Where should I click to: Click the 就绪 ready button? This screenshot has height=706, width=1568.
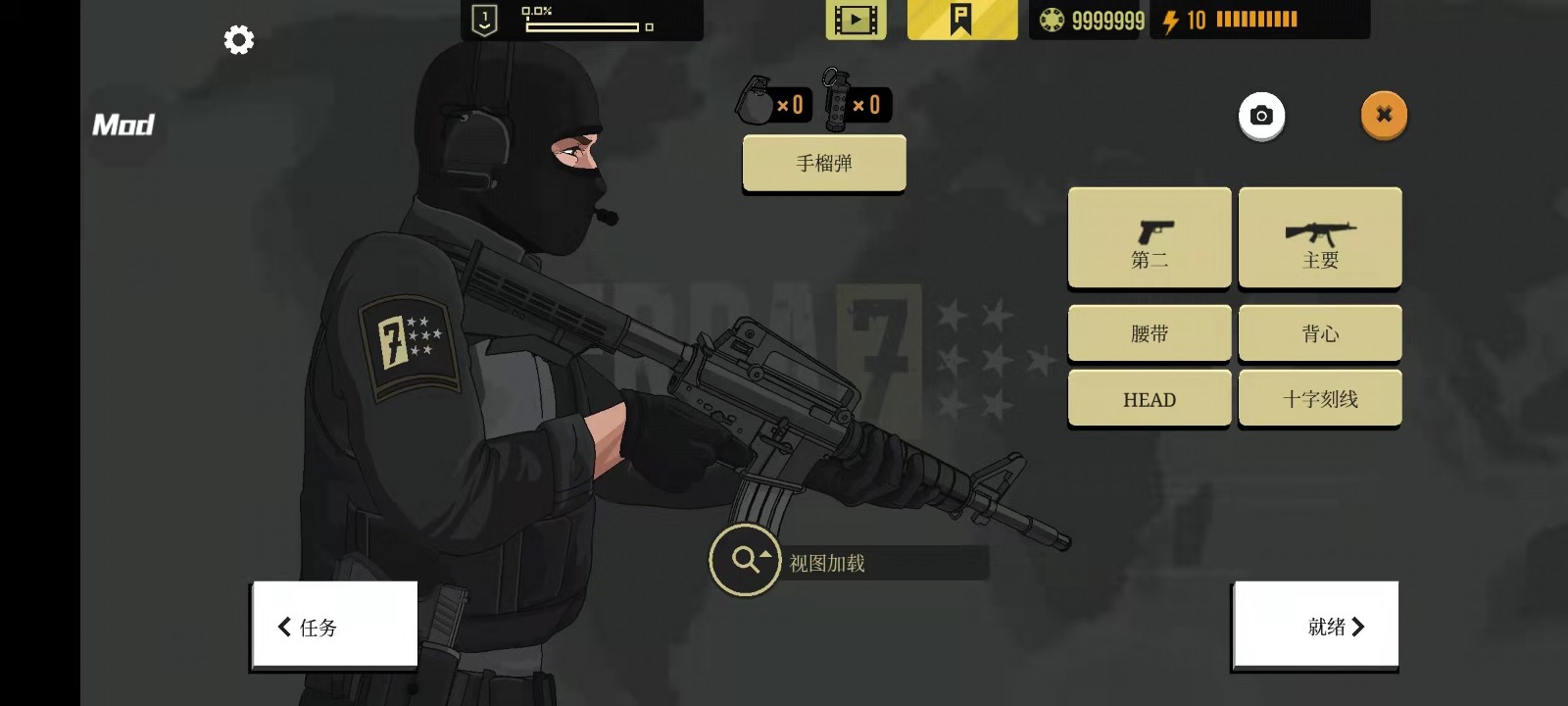point(1315,626)
